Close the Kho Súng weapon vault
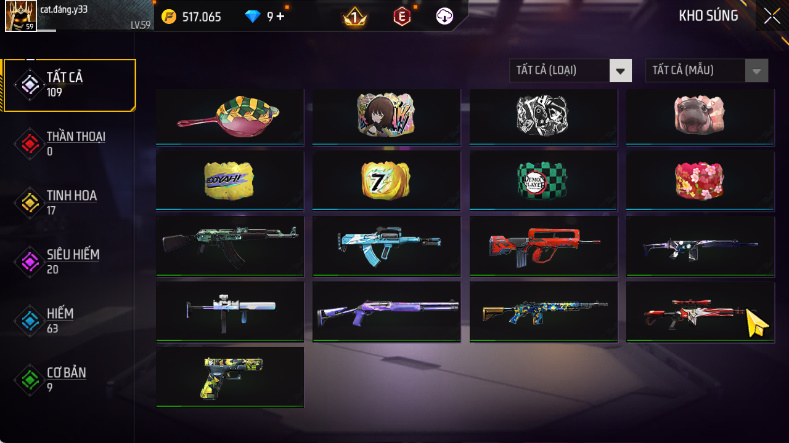This screenshot has height=443, width=789. click(x=771, y=16)
